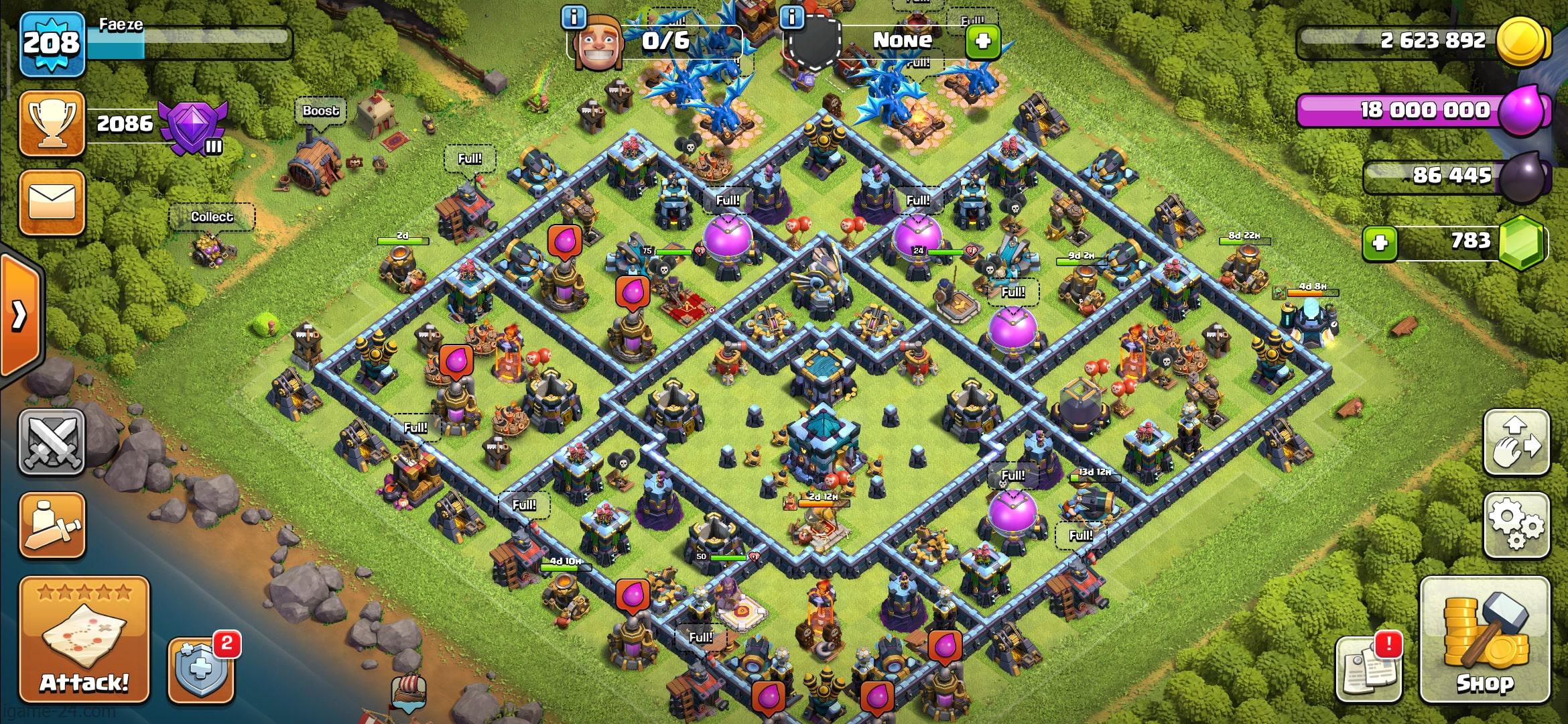The width and height of the screenshot is (1568, 724).
Task: Tap the Boost bubble above the barrel
Action: click(320, 111)
